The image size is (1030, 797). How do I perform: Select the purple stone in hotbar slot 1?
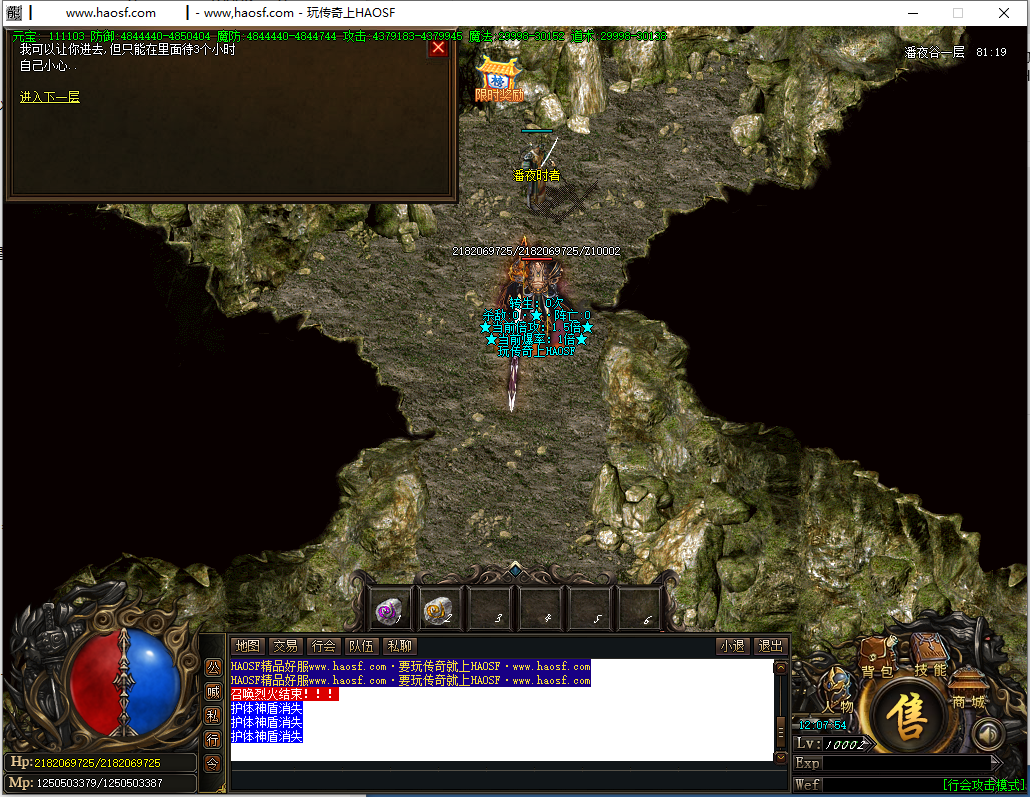point(390,607)
